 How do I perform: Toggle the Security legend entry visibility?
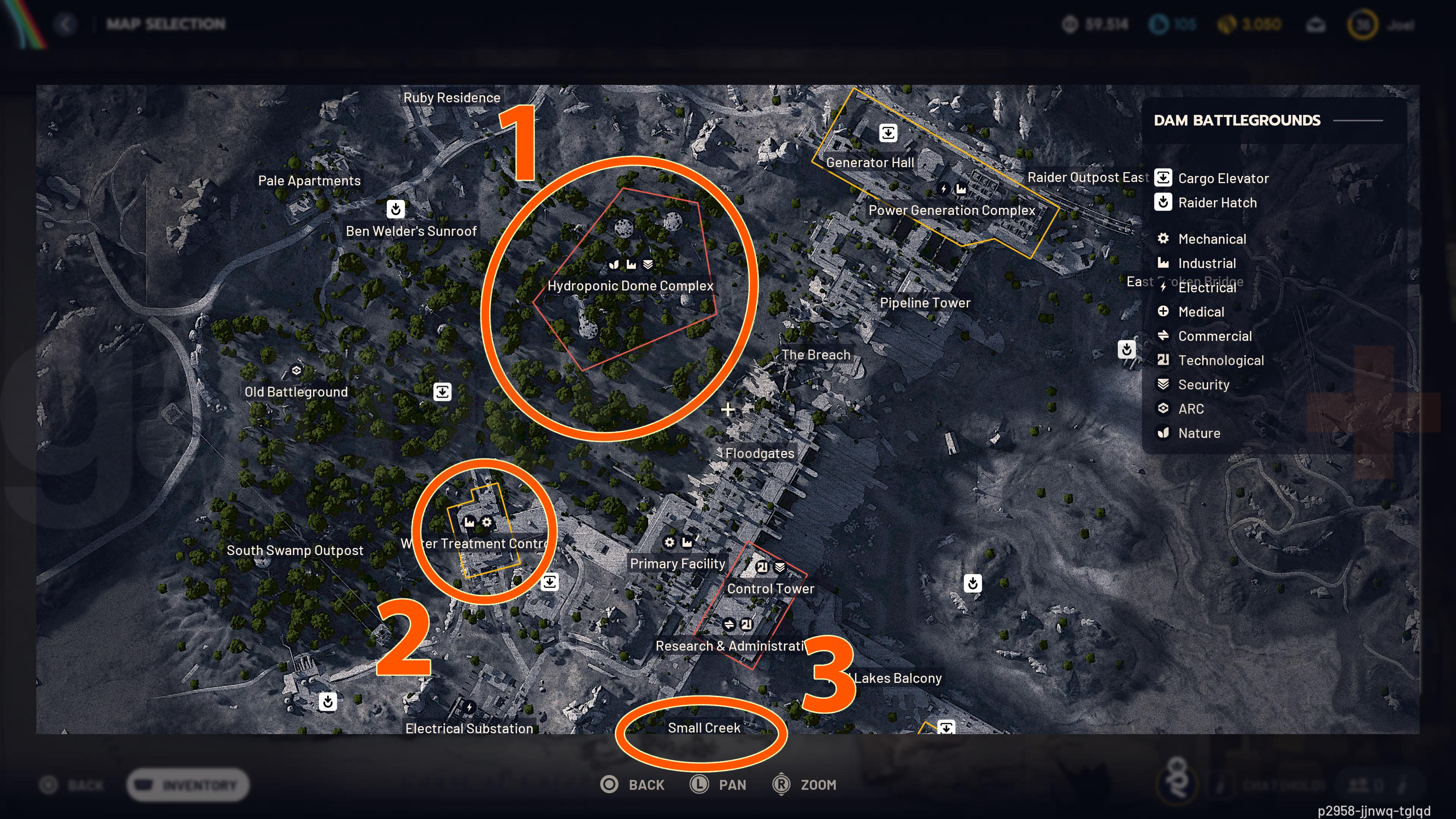[1163, 384]
